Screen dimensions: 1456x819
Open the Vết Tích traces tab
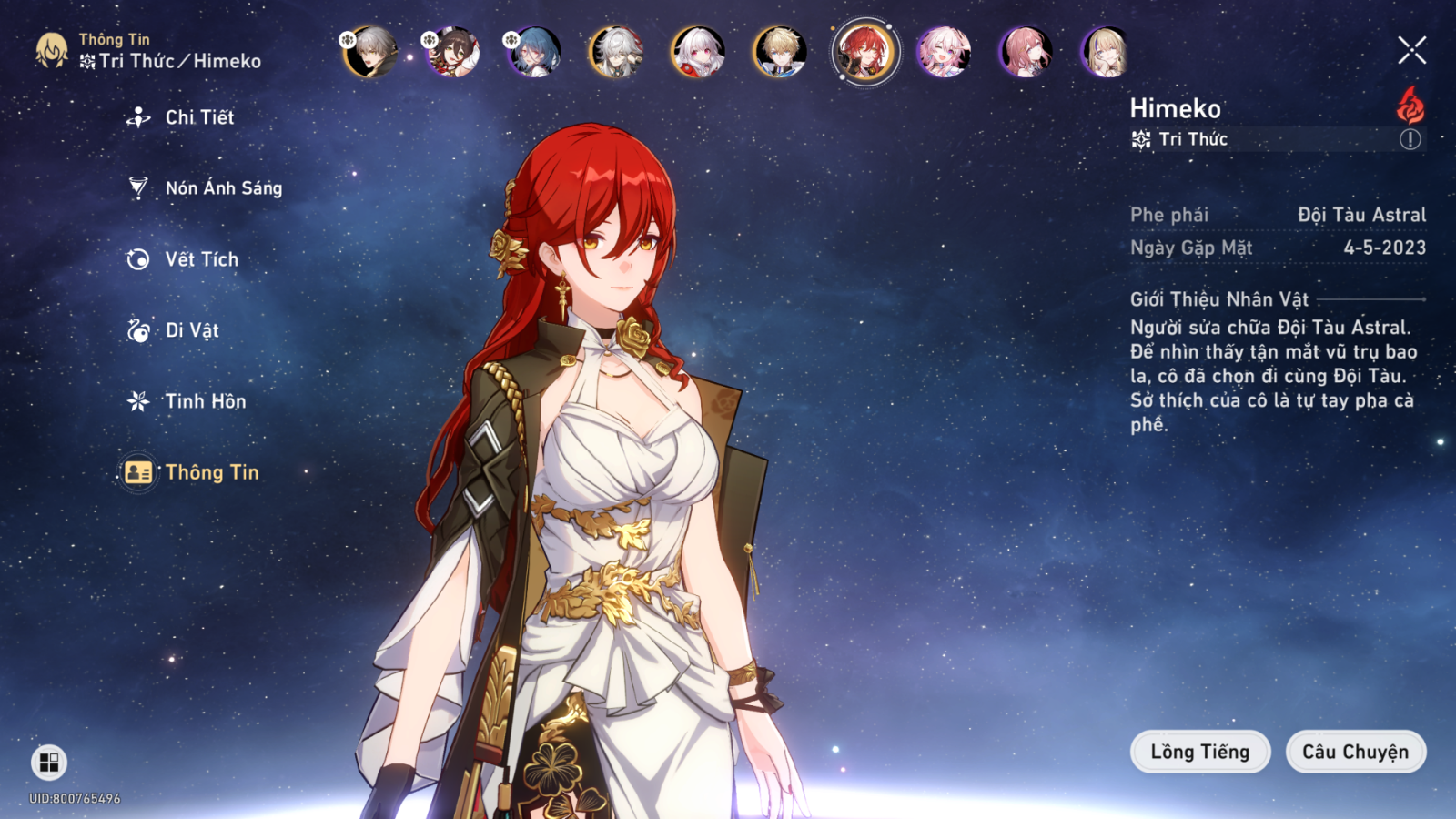coord(200,259)
